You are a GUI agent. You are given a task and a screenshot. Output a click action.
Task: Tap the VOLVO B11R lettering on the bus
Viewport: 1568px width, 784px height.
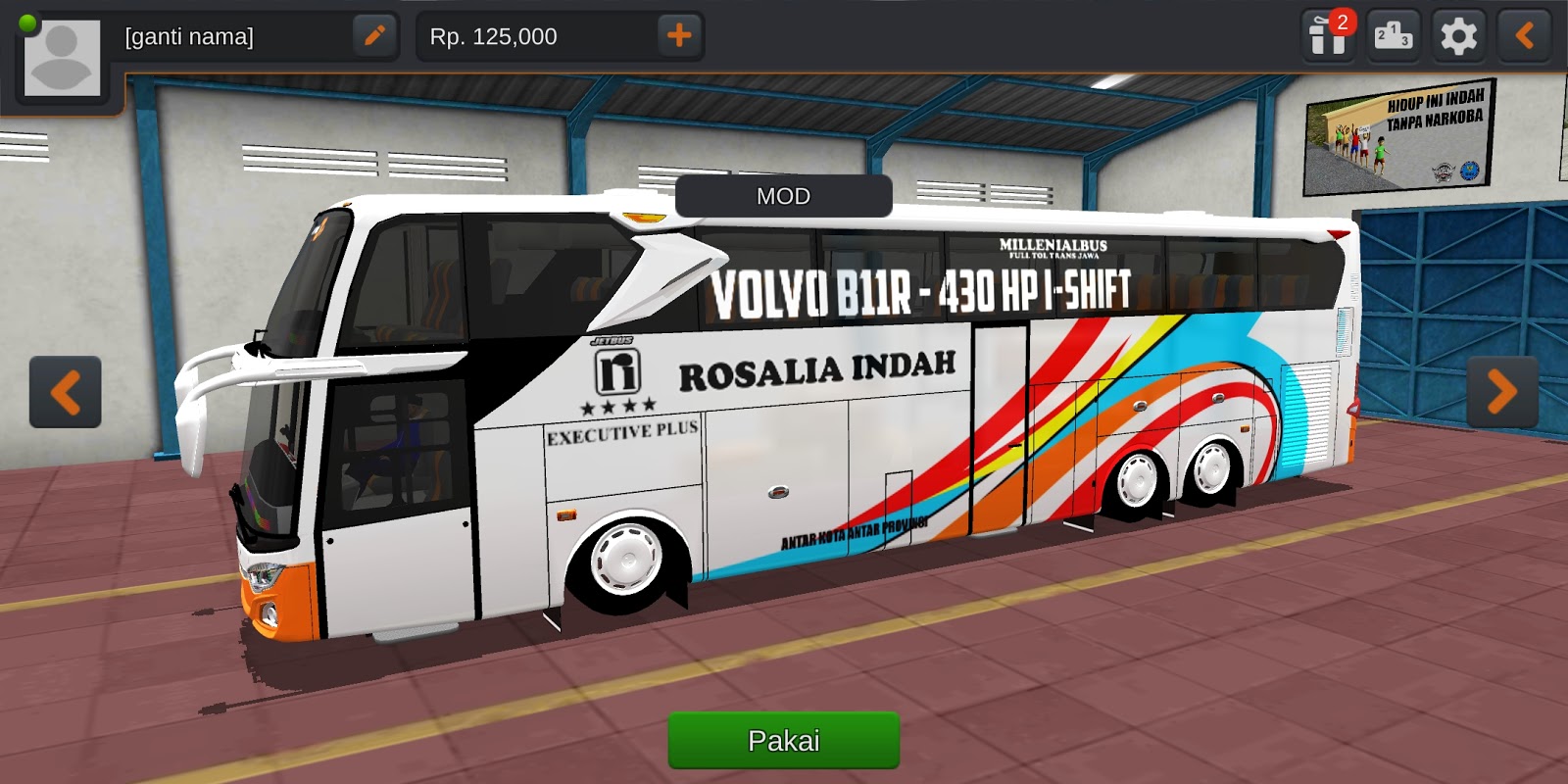coord(924,289)
